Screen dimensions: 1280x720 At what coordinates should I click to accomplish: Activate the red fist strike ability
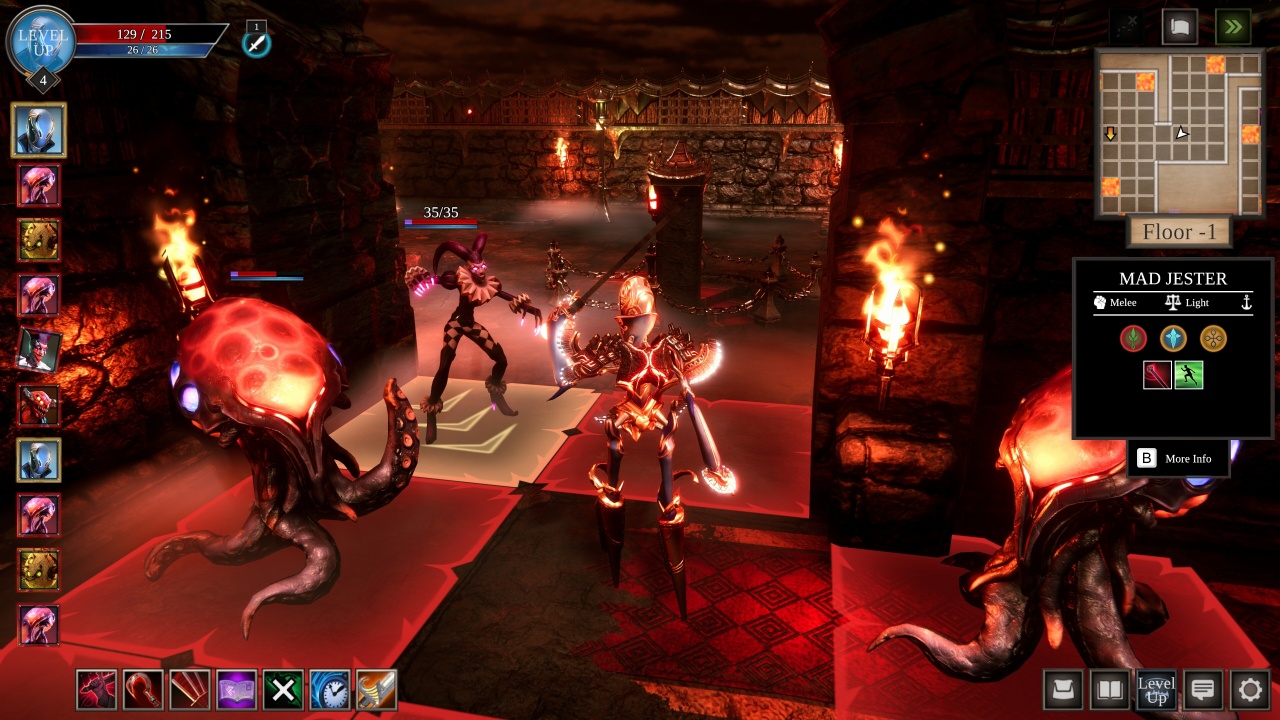coord(97,690)
